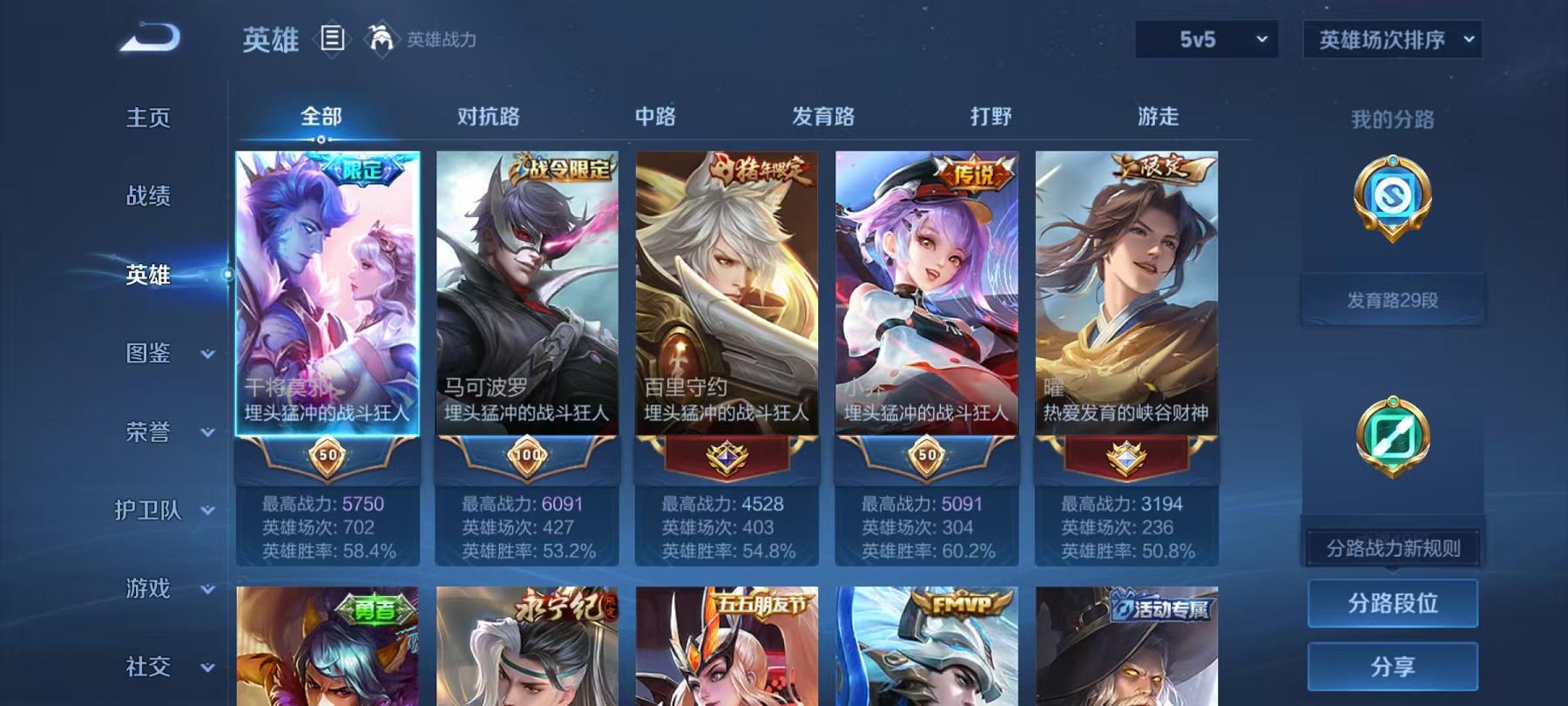This screenshot has width=1568, height=706.
Task: Open the 英雄场次排序 sorting dropdown
Action: point(1391,37)
